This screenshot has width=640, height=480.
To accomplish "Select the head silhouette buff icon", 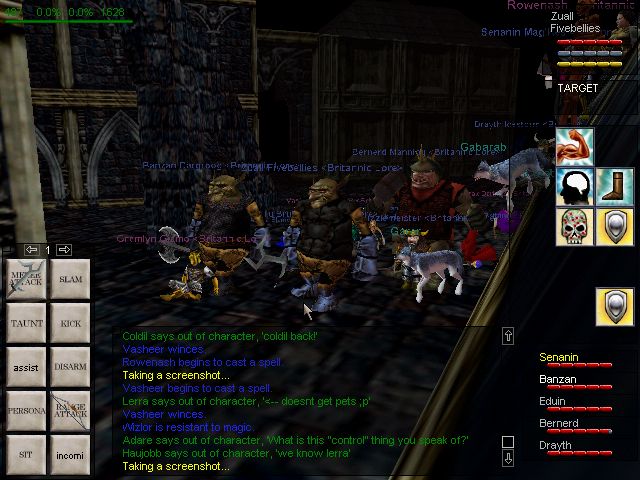I will [575, 186].
